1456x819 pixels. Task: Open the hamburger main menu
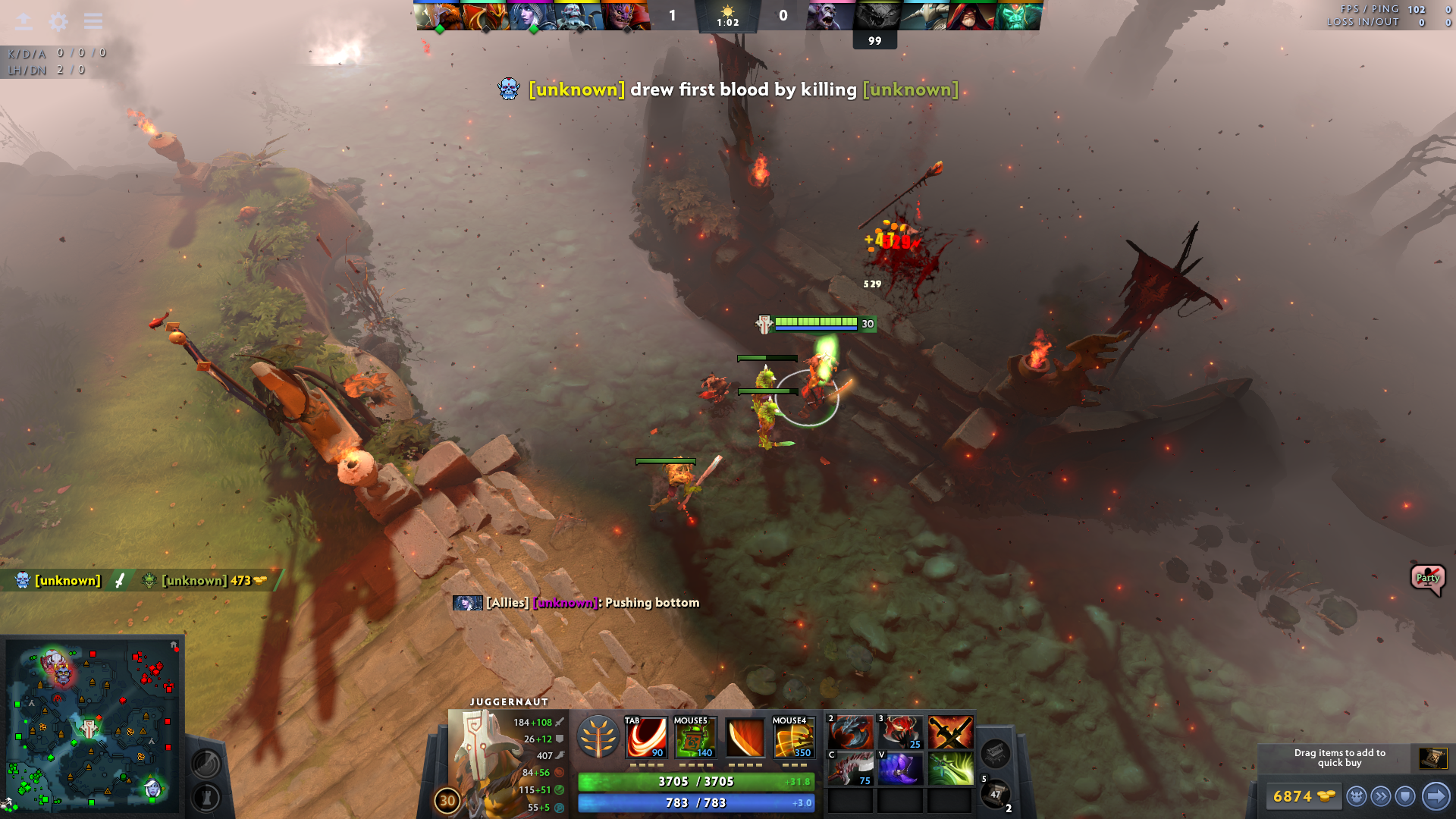pyautogui.click(x=93, y=21)
